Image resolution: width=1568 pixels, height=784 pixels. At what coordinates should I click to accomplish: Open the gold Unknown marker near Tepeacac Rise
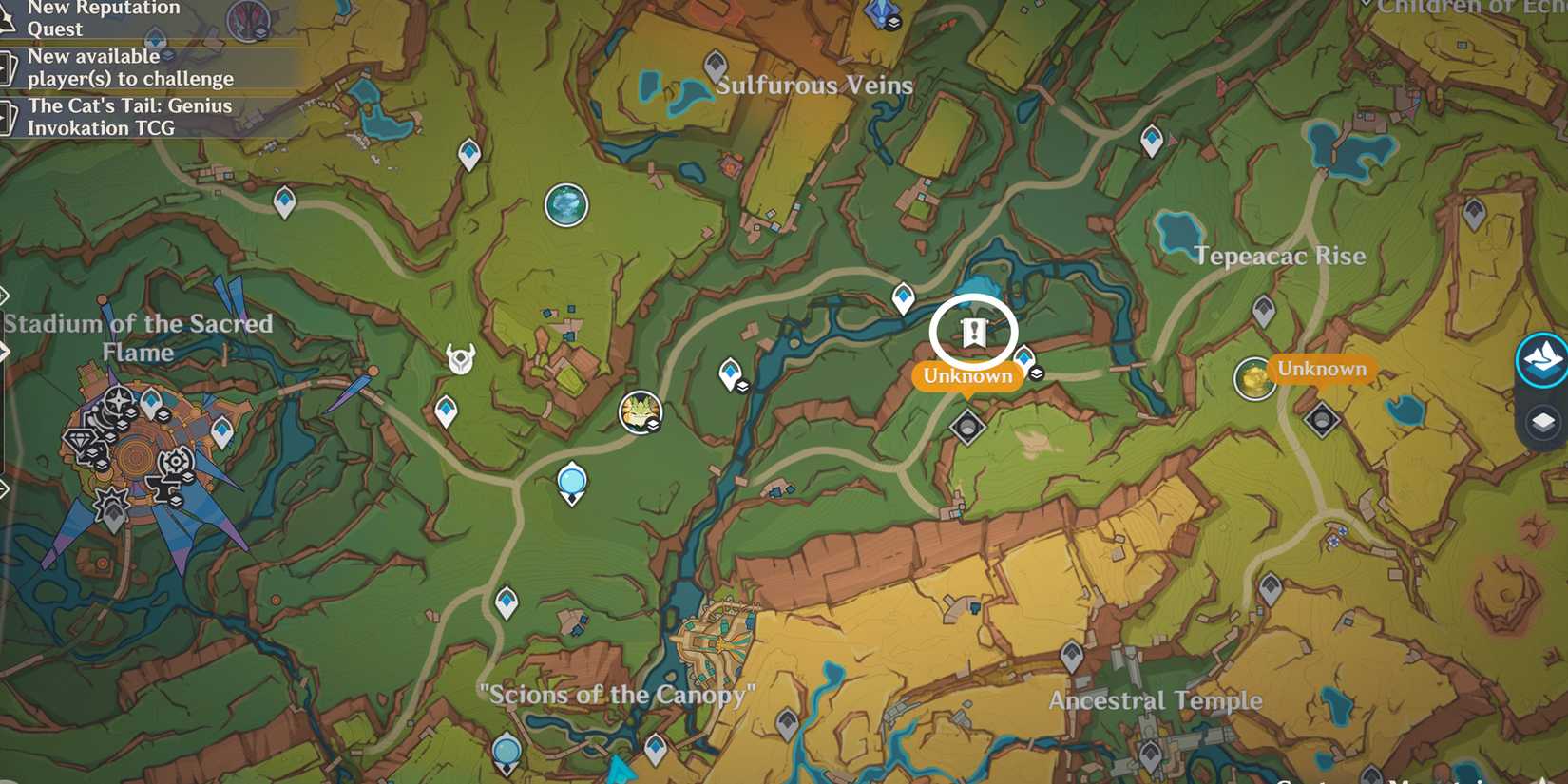coord(1321,369)
